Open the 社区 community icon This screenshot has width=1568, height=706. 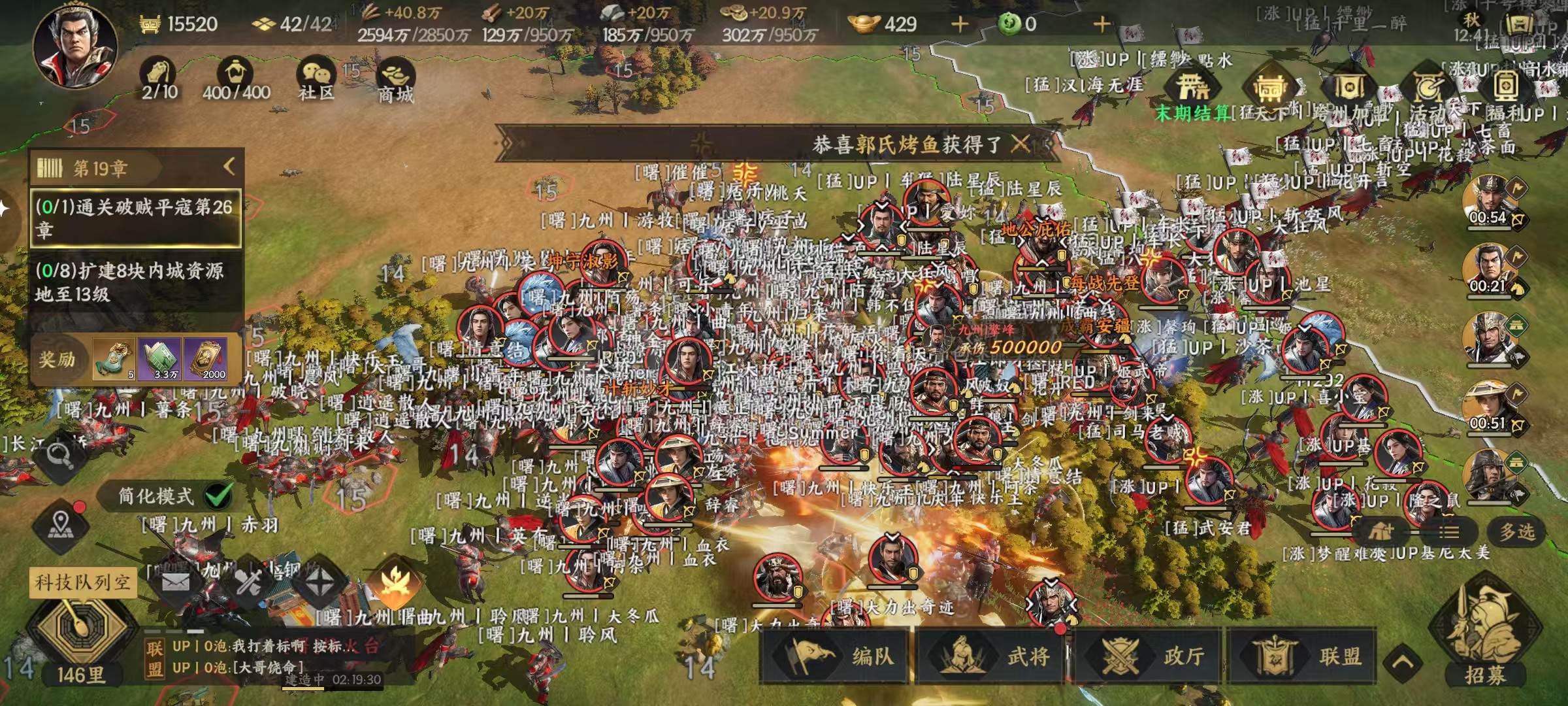coord(316,77)
